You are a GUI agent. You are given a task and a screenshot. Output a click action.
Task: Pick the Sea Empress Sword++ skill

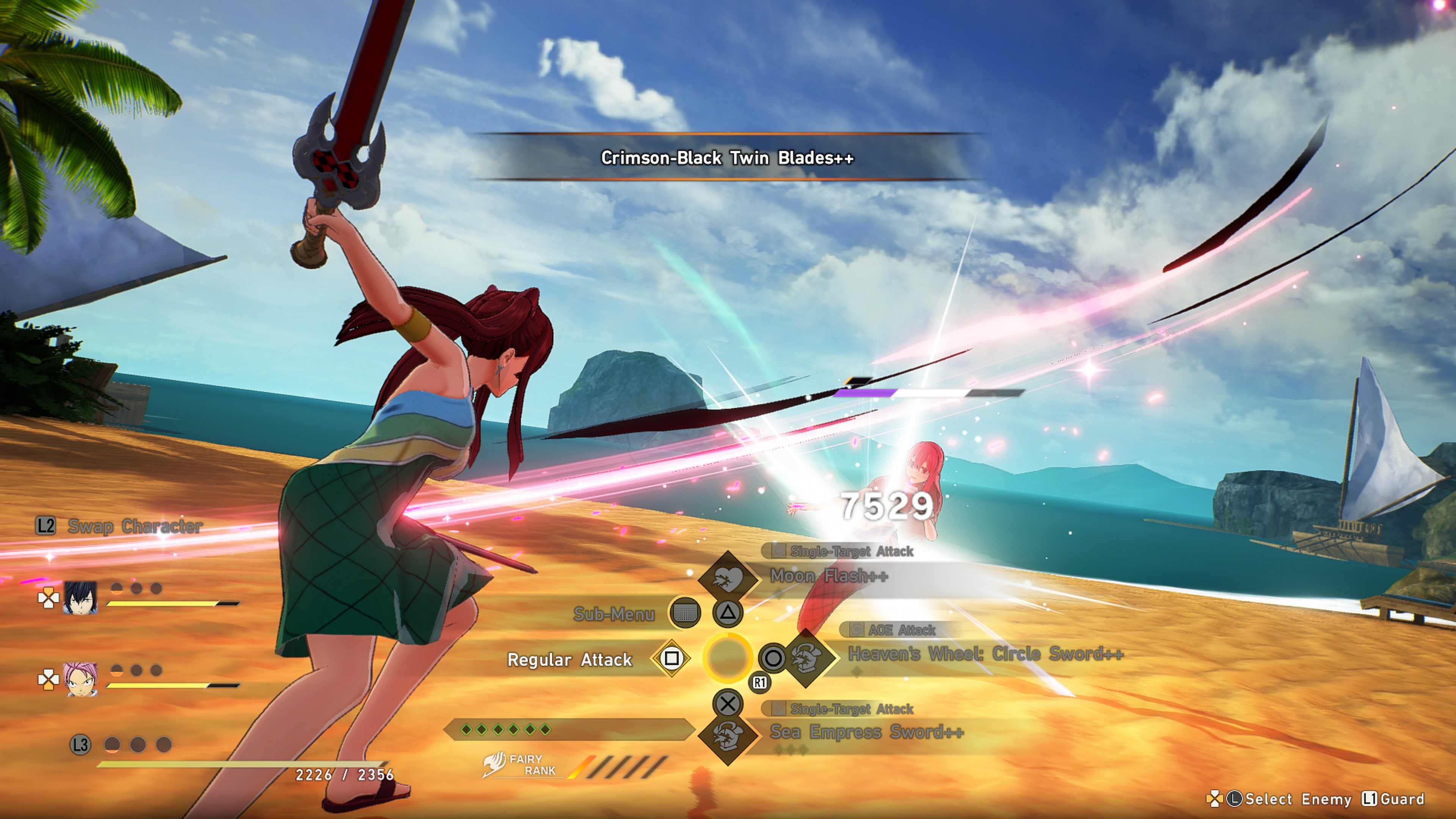coord(866,733)
